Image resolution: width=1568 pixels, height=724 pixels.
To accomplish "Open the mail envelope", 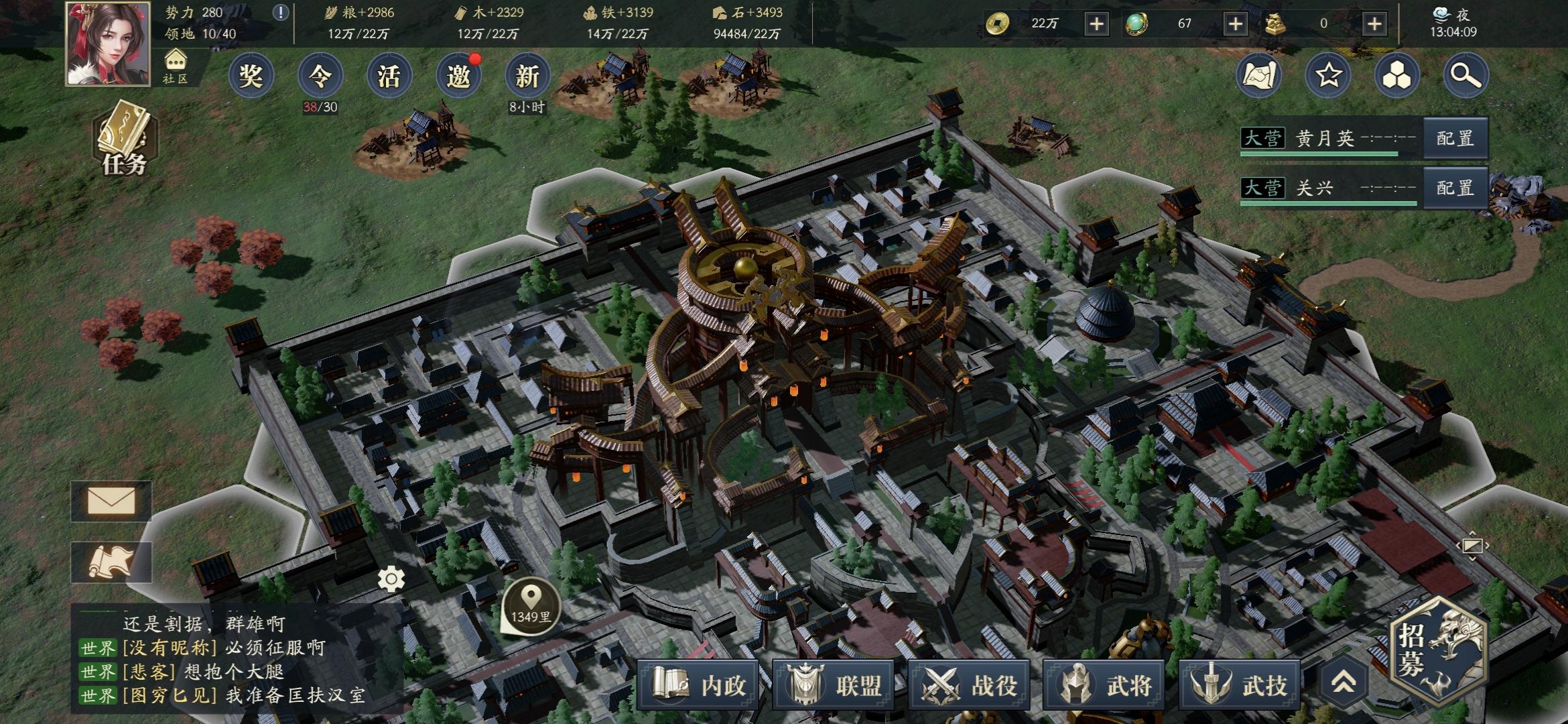I will click(x=111, y=501).
